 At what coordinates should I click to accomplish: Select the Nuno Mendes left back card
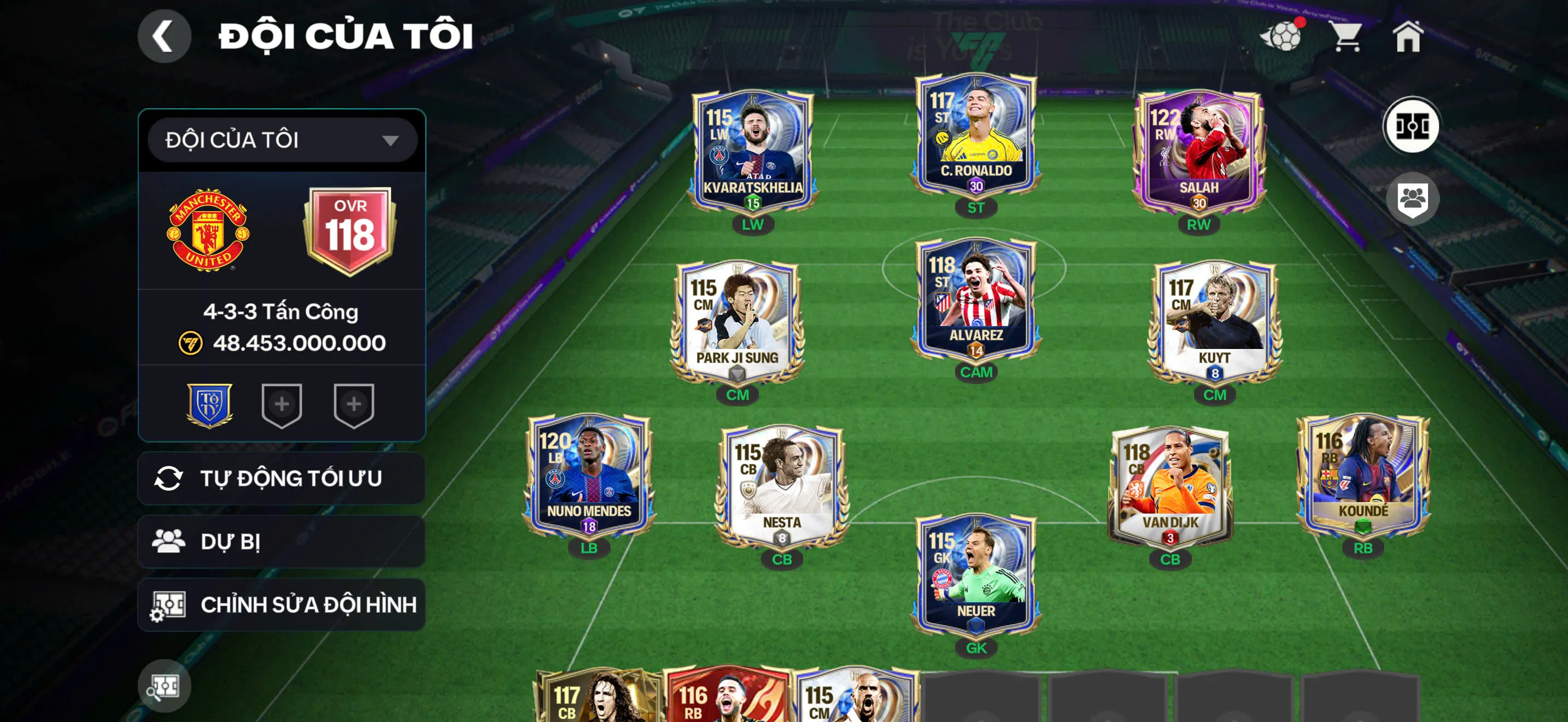[589, 476]
